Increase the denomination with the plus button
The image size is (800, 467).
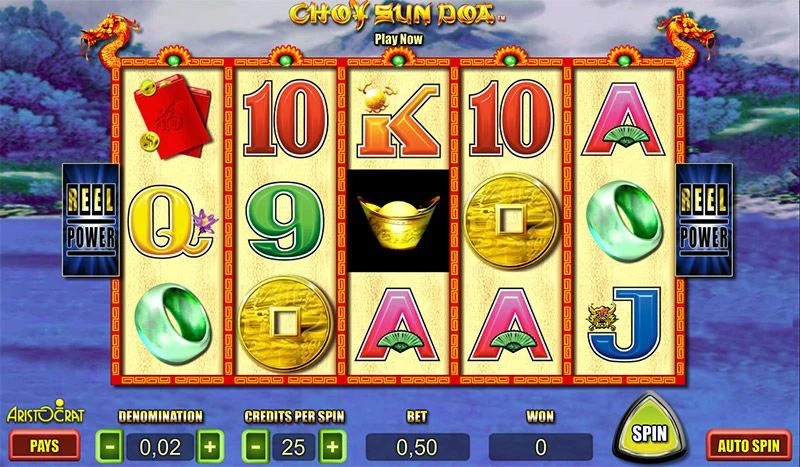coord(208,443)
